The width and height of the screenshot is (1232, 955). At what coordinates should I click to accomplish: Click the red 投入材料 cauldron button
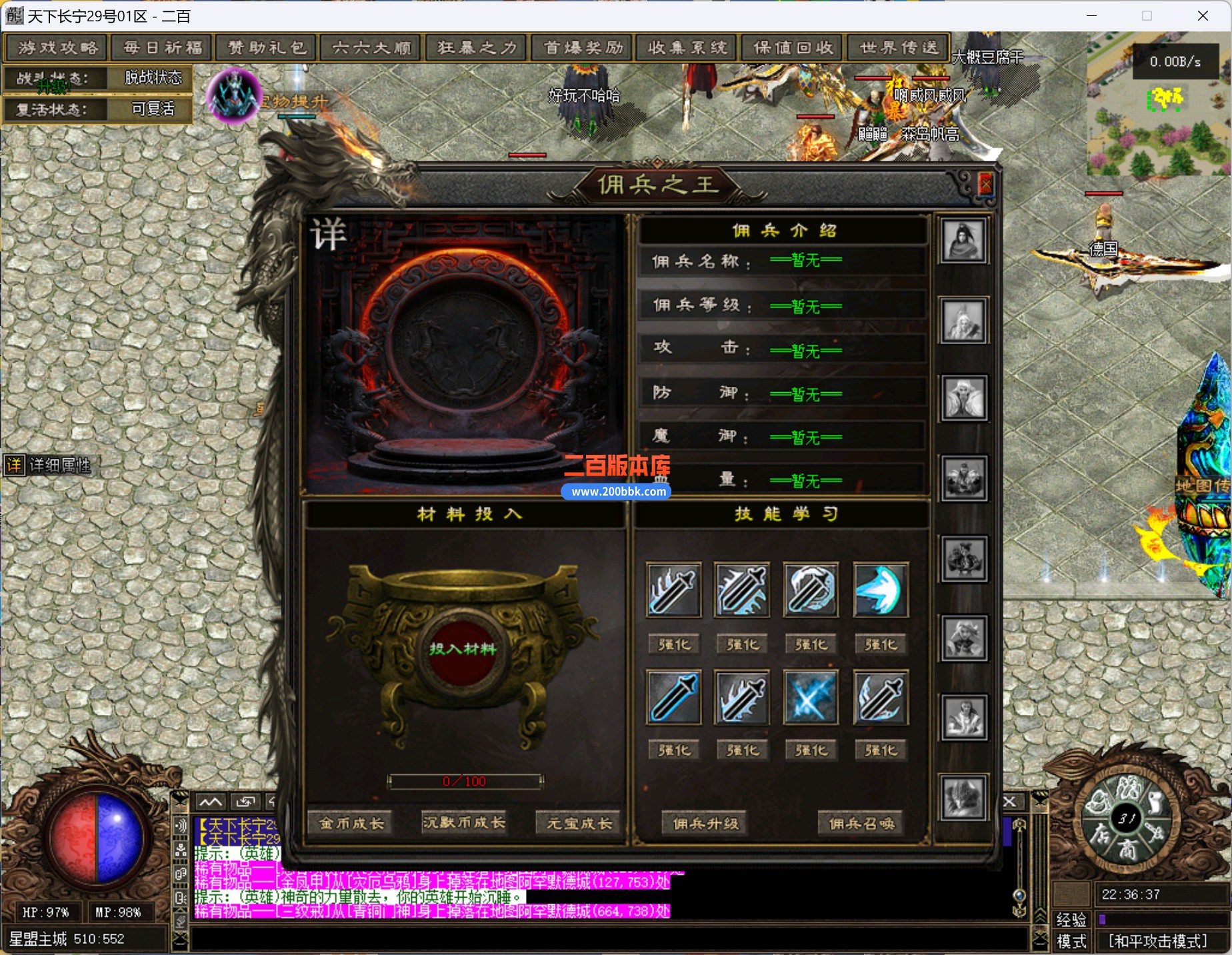(462, 649)
